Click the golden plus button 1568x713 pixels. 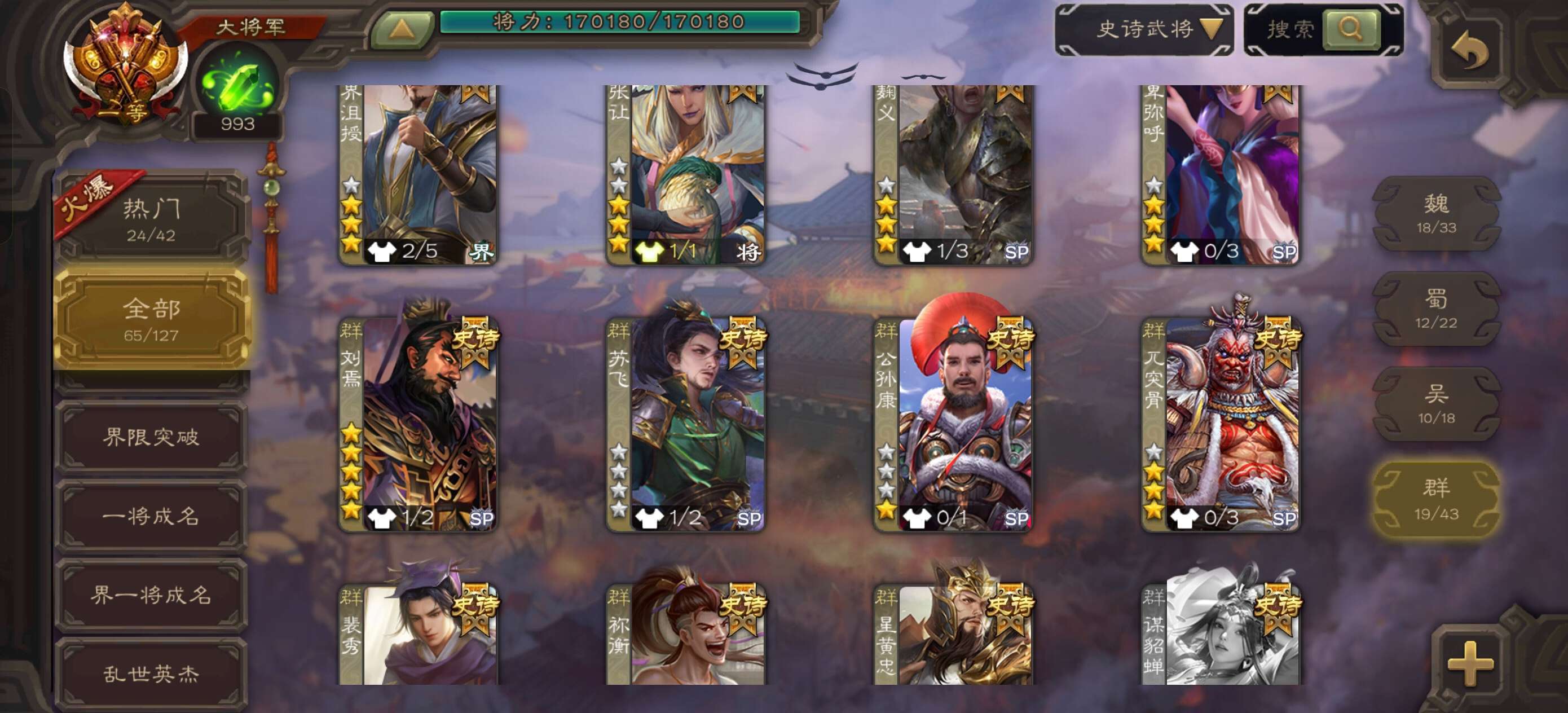(x=1470, y=663)
